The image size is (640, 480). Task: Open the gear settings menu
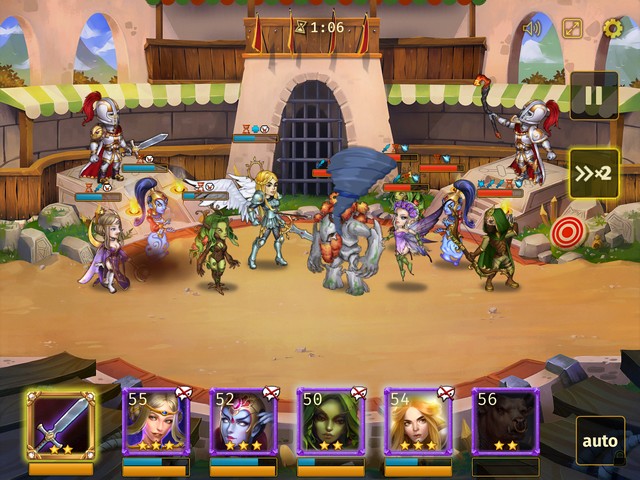[612, 28]
